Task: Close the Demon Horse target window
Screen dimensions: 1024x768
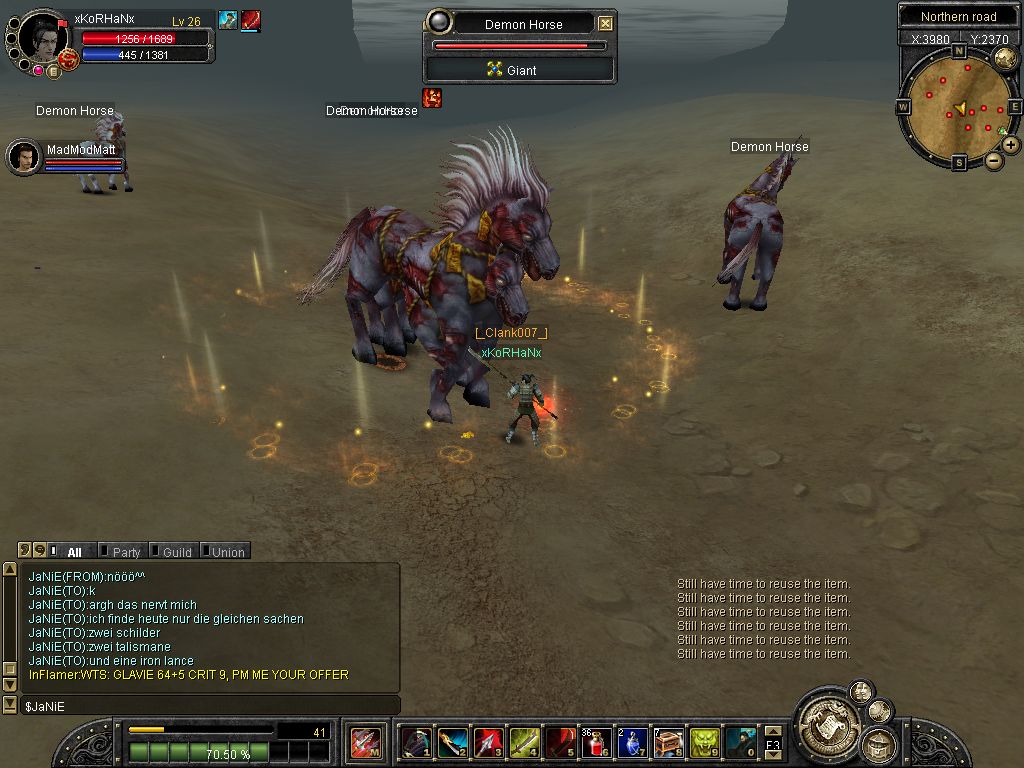Action: tap(605, 24)
